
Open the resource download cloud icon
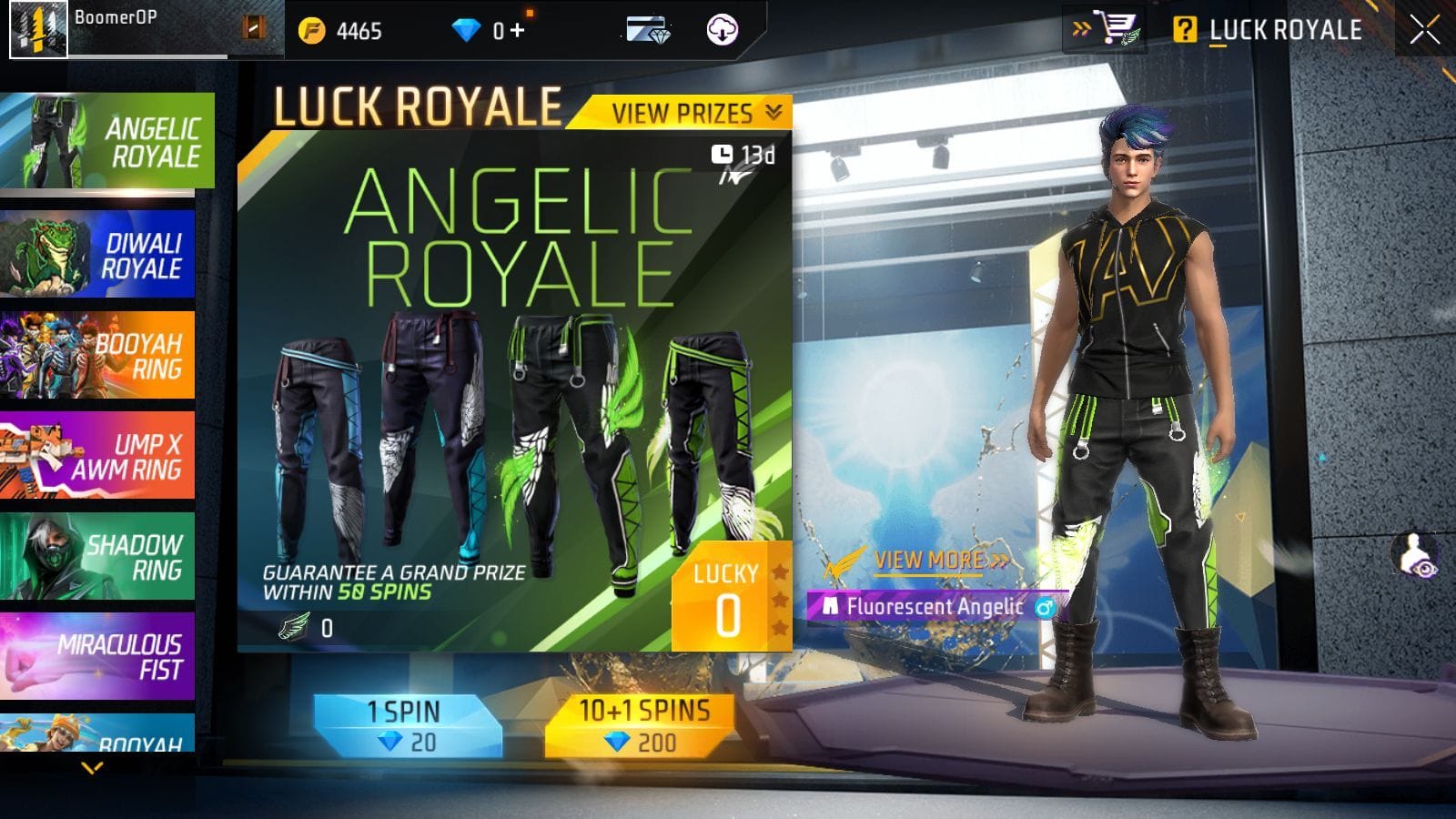click(x=720, y=27)
